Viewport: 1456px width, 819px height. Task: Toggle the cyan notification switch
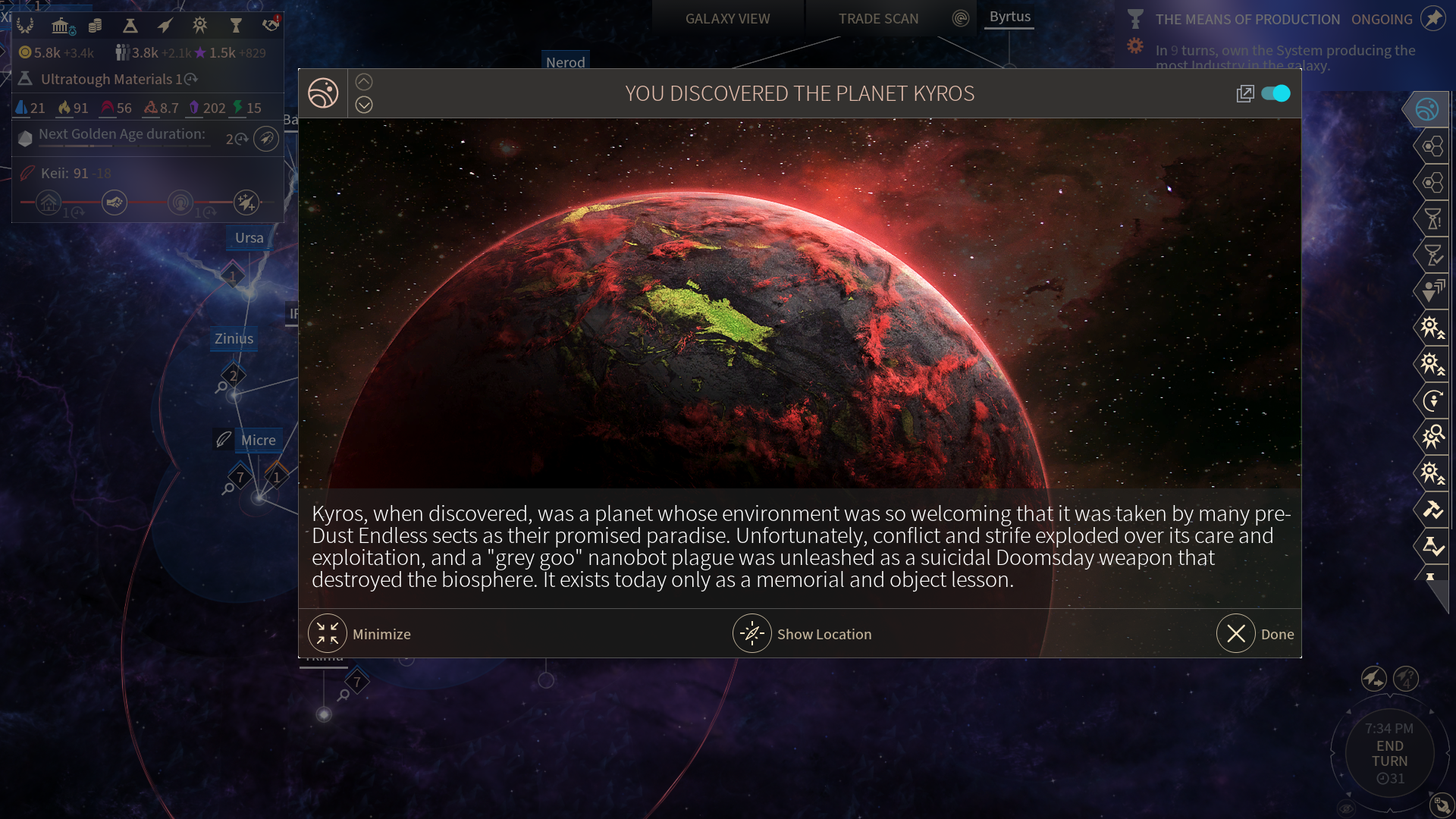pyautogui.click(x=1276, y=93)
